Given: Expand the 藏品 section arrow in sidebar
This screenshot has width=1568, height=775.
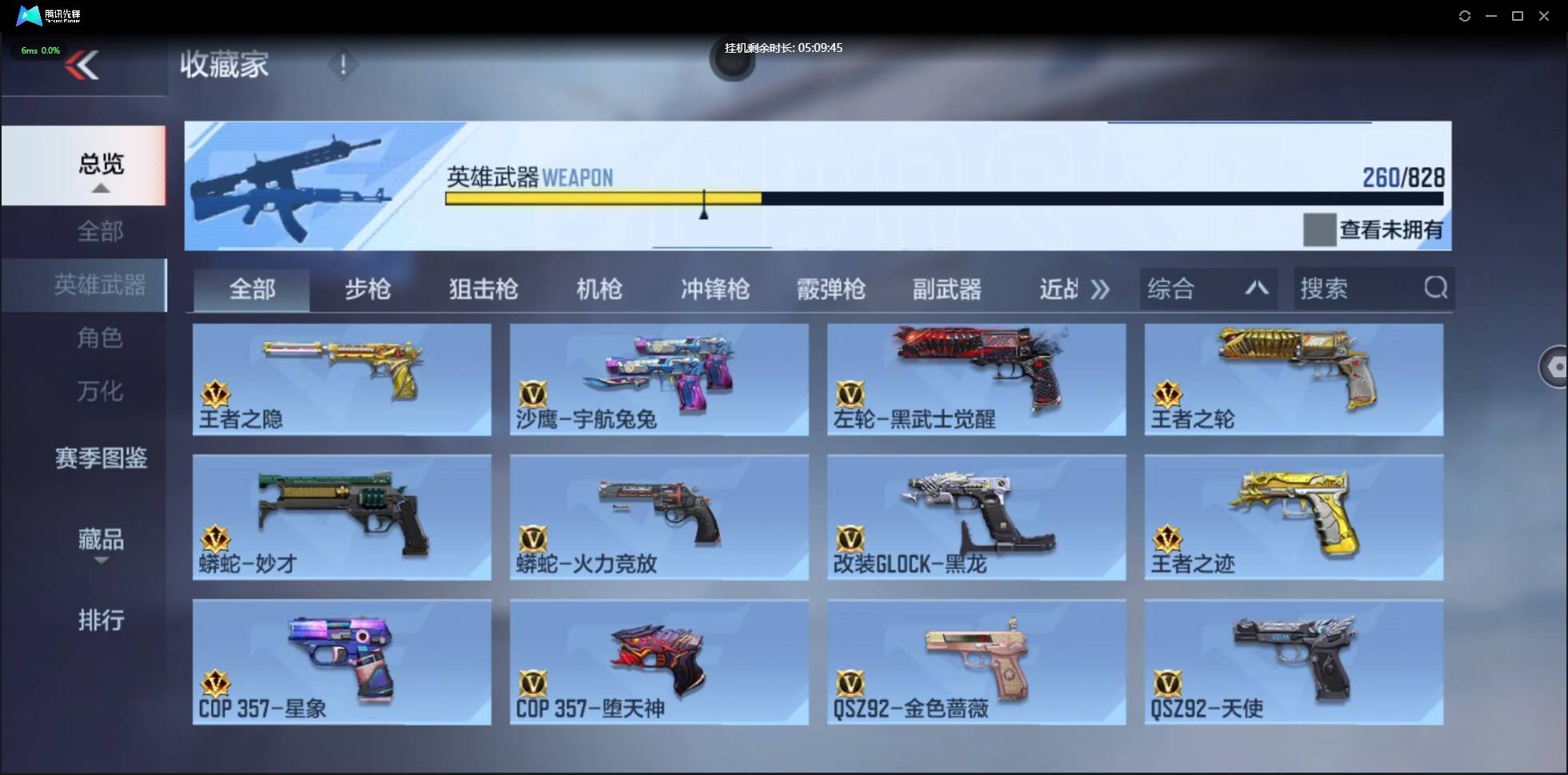Looking at the screenshot, I should coord(101,562).
